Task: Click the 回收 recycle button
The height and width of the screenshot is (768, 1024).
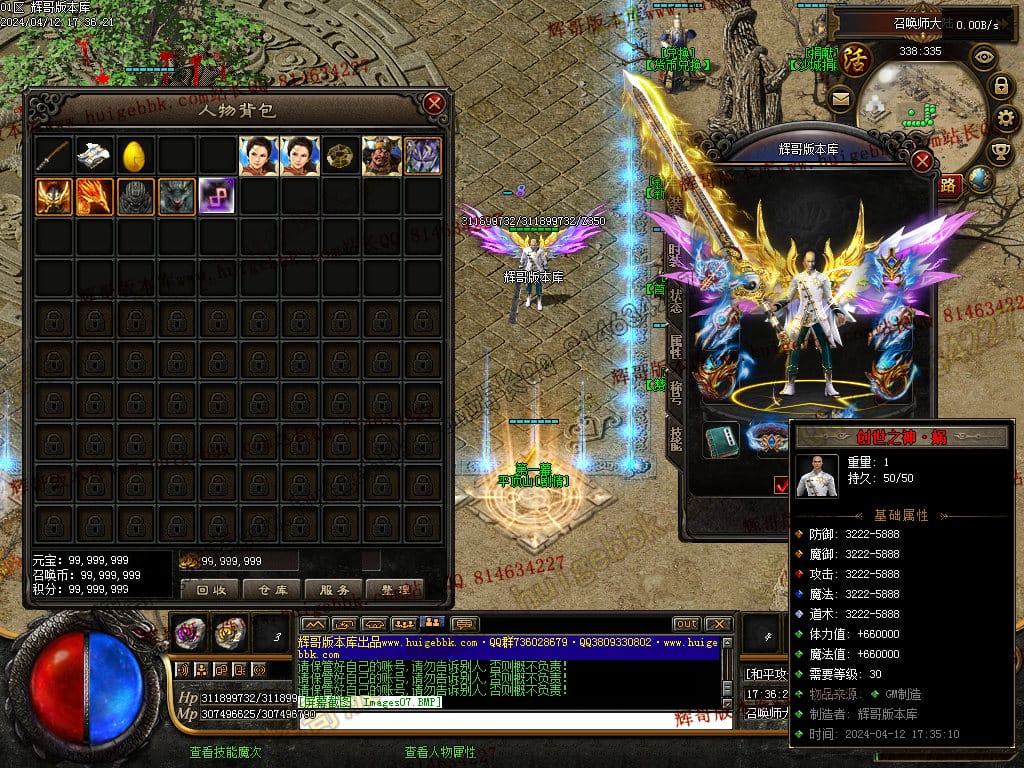Action: tap(210, 590)
